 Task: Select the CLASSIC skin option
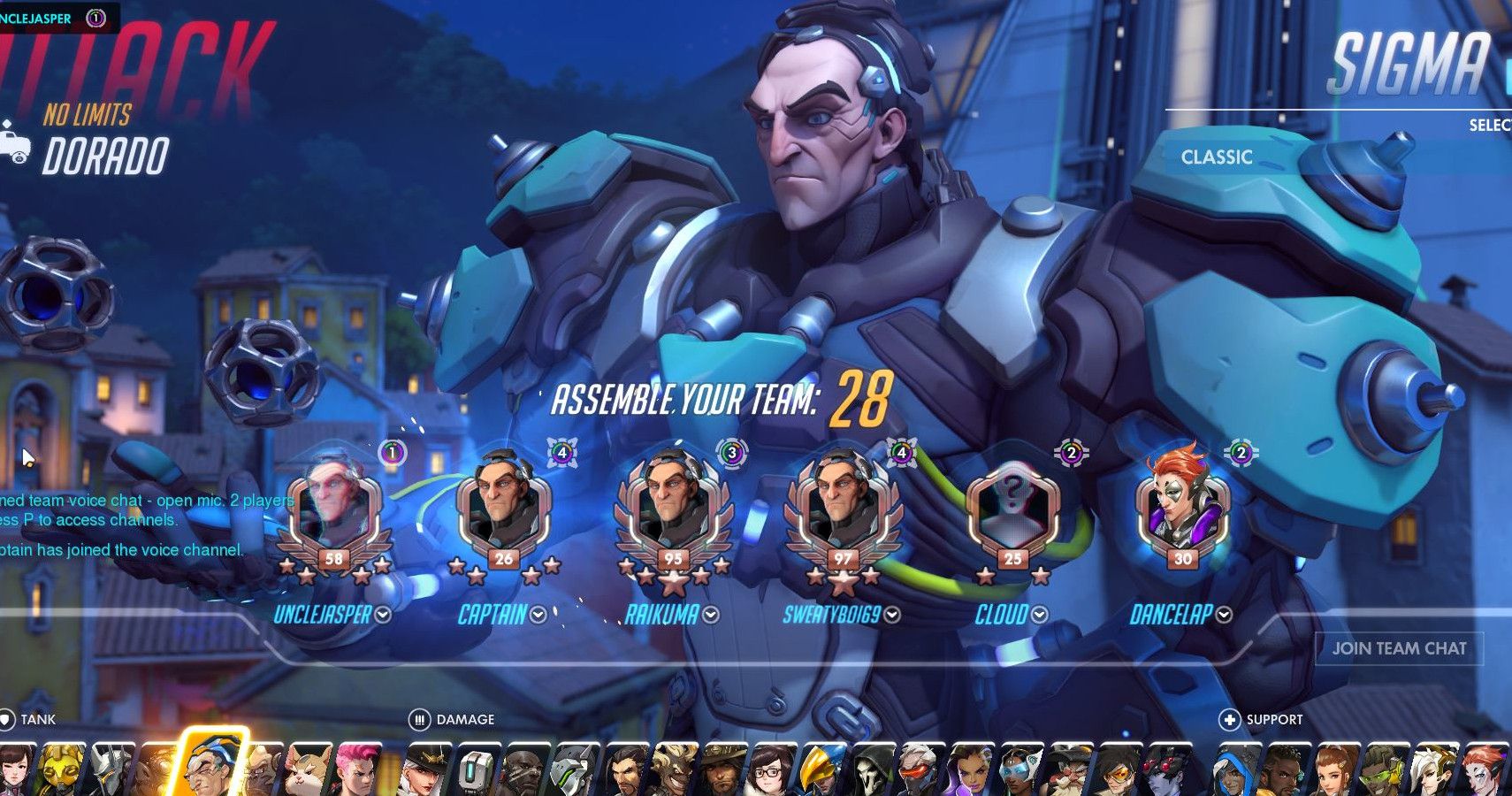click(1218, 157)
